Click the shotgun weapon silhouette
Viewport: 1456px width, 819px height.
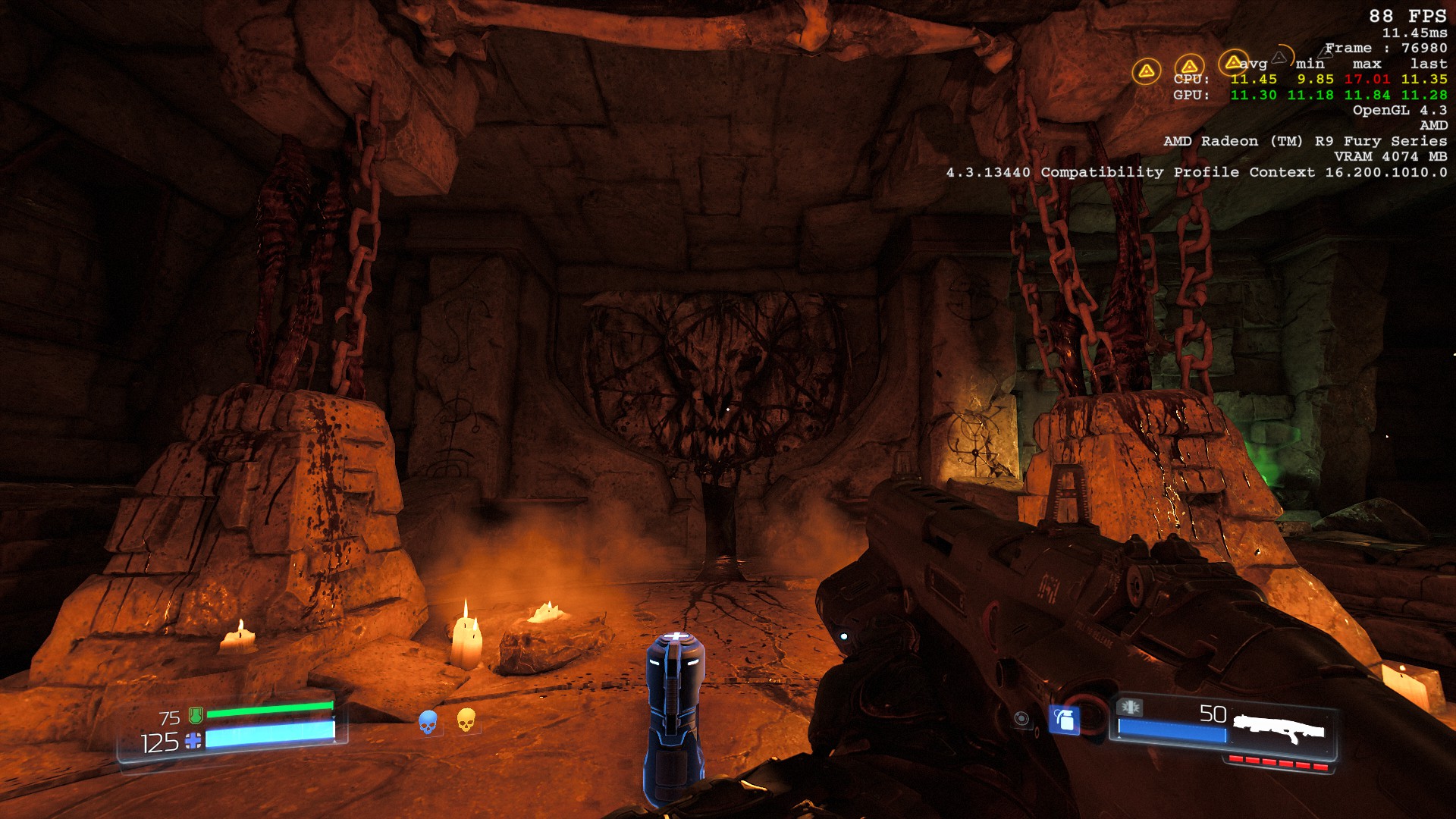tap(1279, 730)
